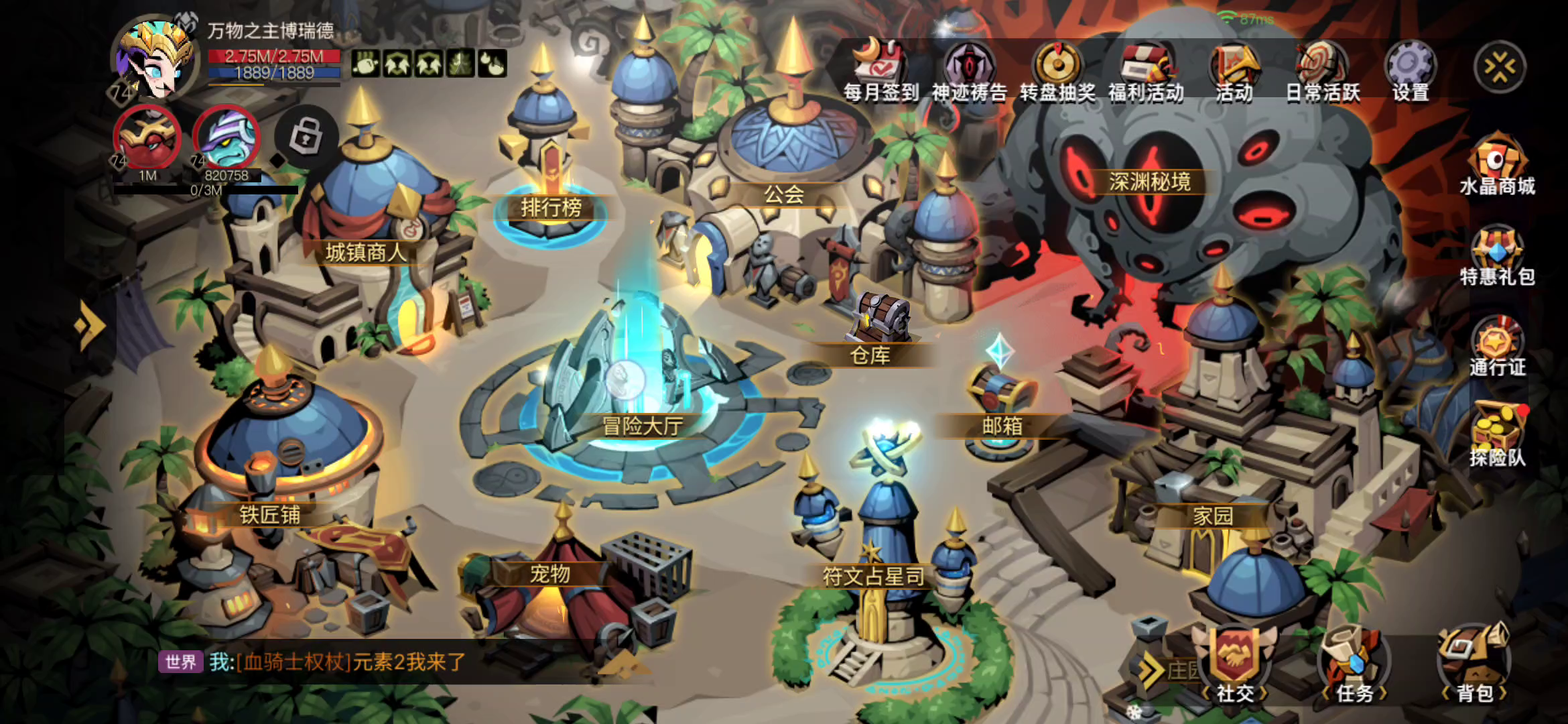Collapse the top menu with crossed-arrows button
1568x724 pixels.
click(x=1500, y=67)
